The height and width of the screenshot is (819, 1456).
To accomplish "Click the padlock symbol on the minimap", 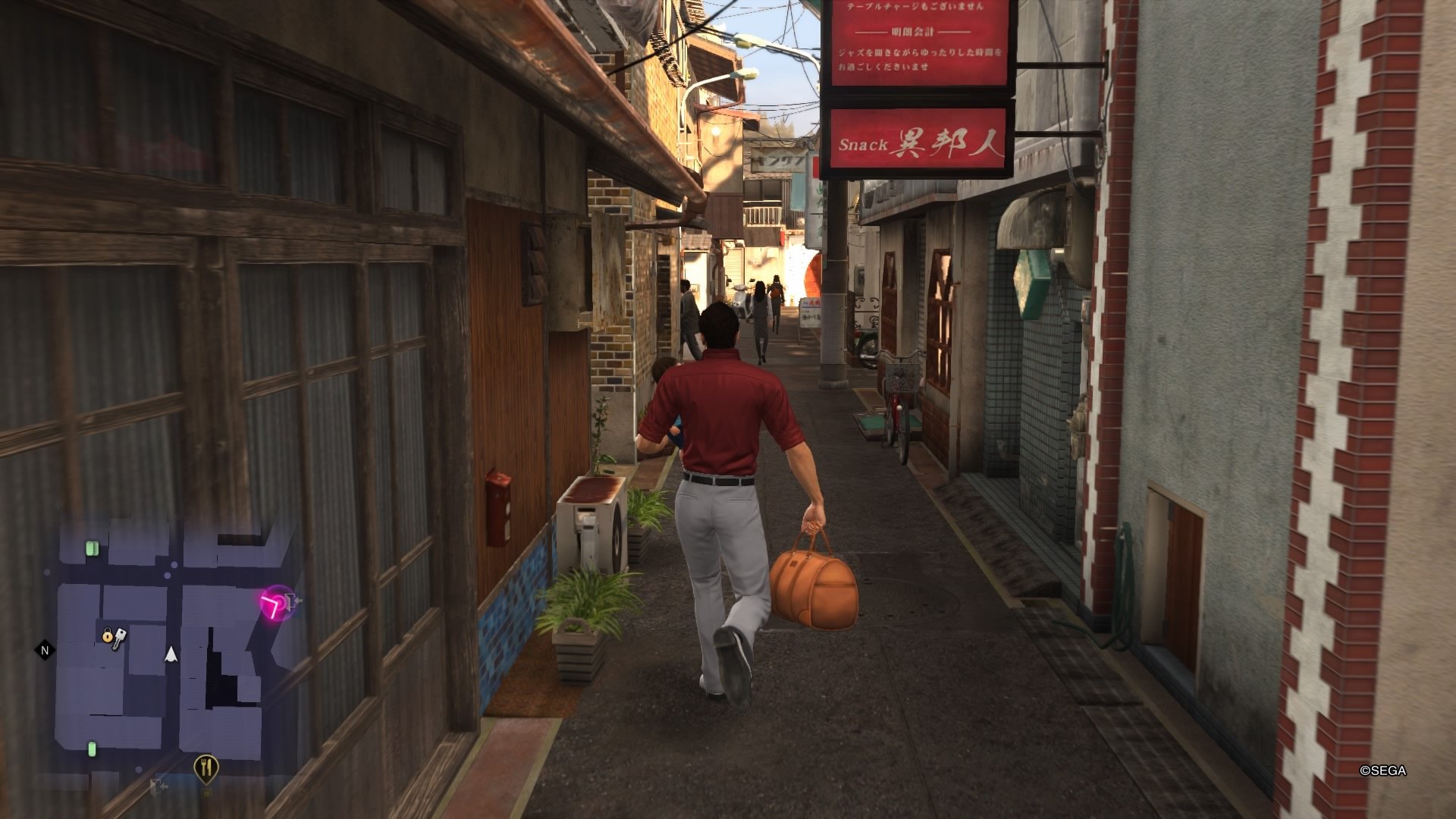I will tap(108, 636).
